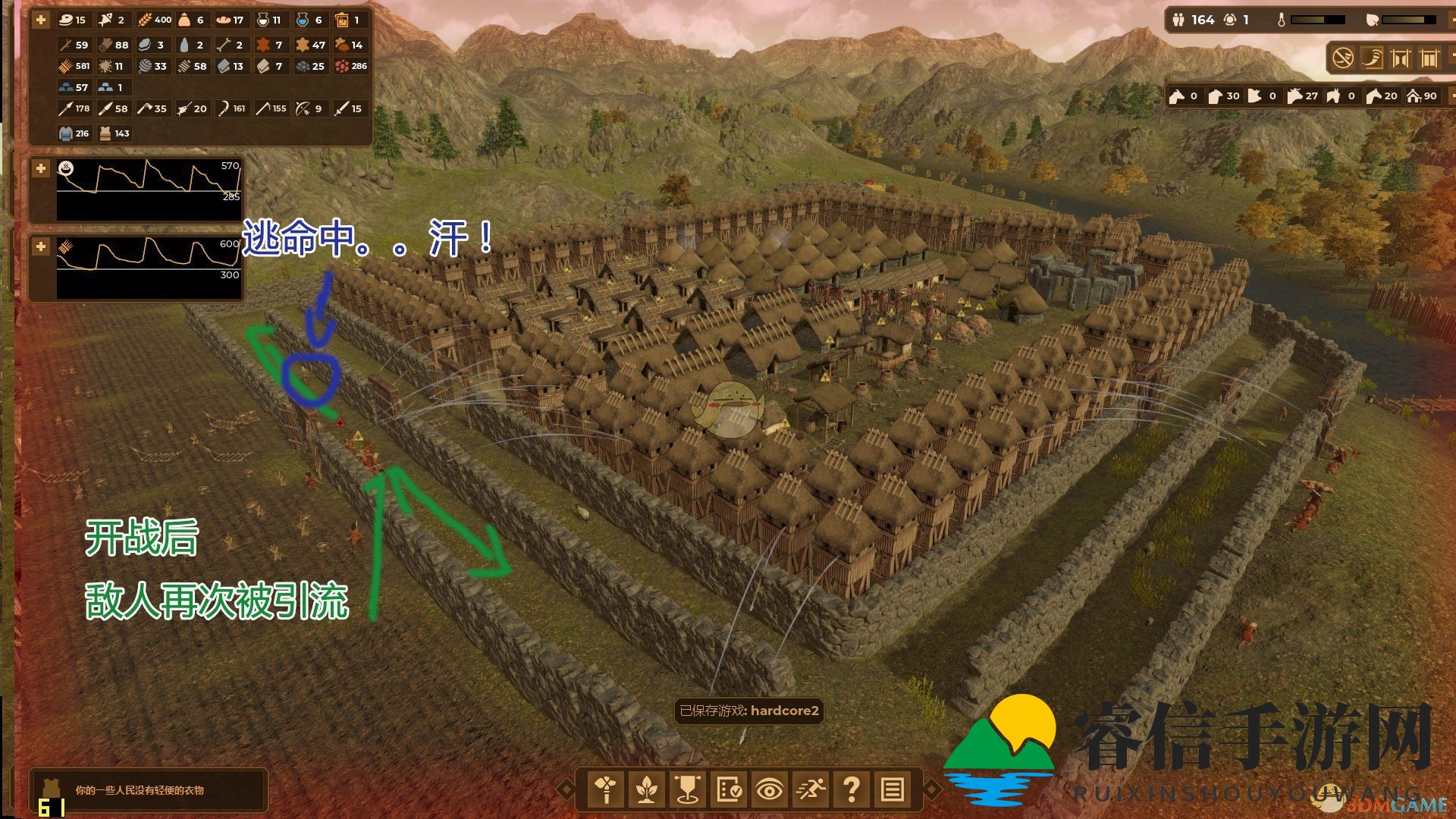Image resolution: width=1456 pixels, height=819 pixels.
Task: Open the plant sprout work-area menu
Action: [x=646, y=789]
